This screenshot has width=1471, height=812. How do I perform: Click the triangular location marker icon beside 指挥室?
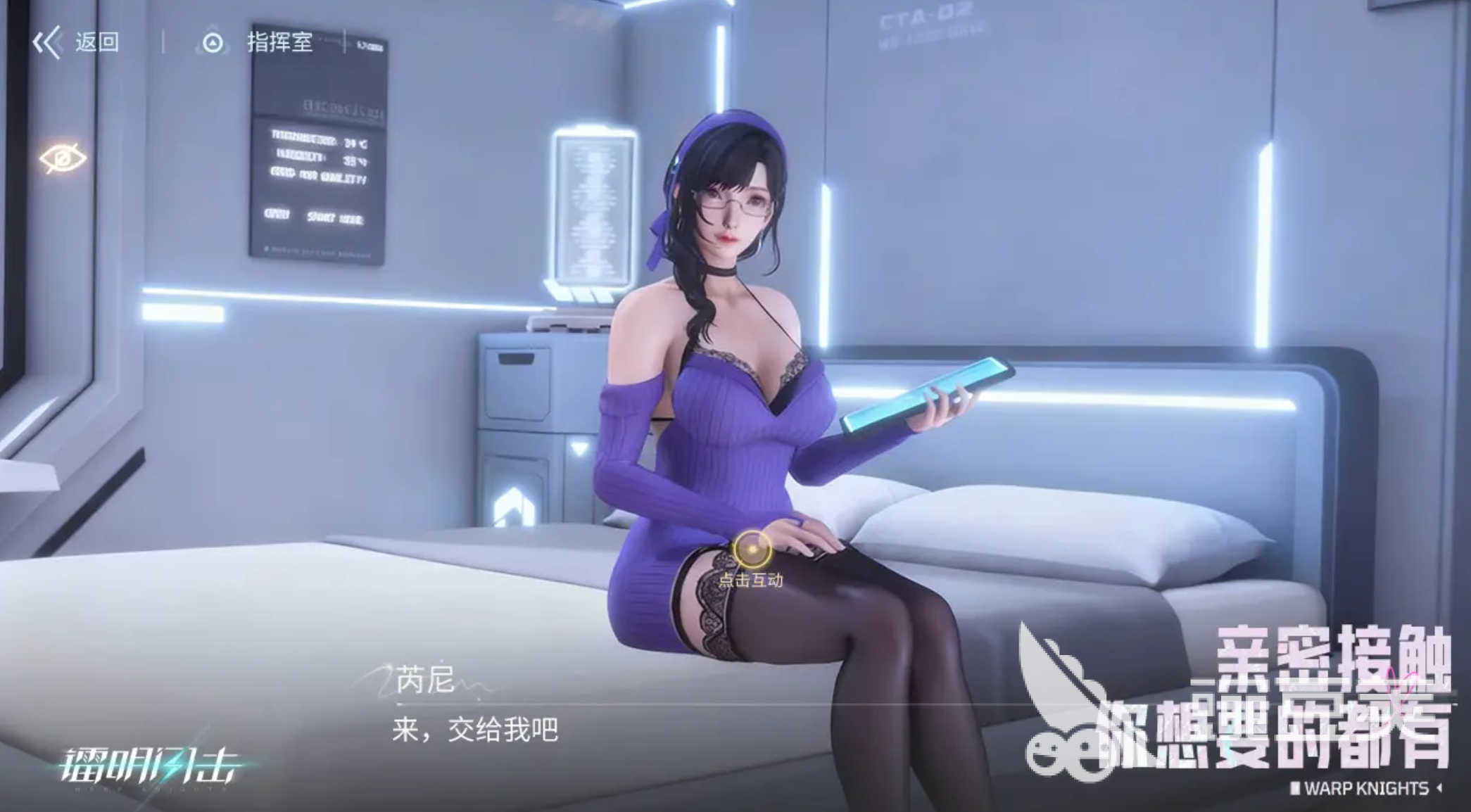point(213,42)
